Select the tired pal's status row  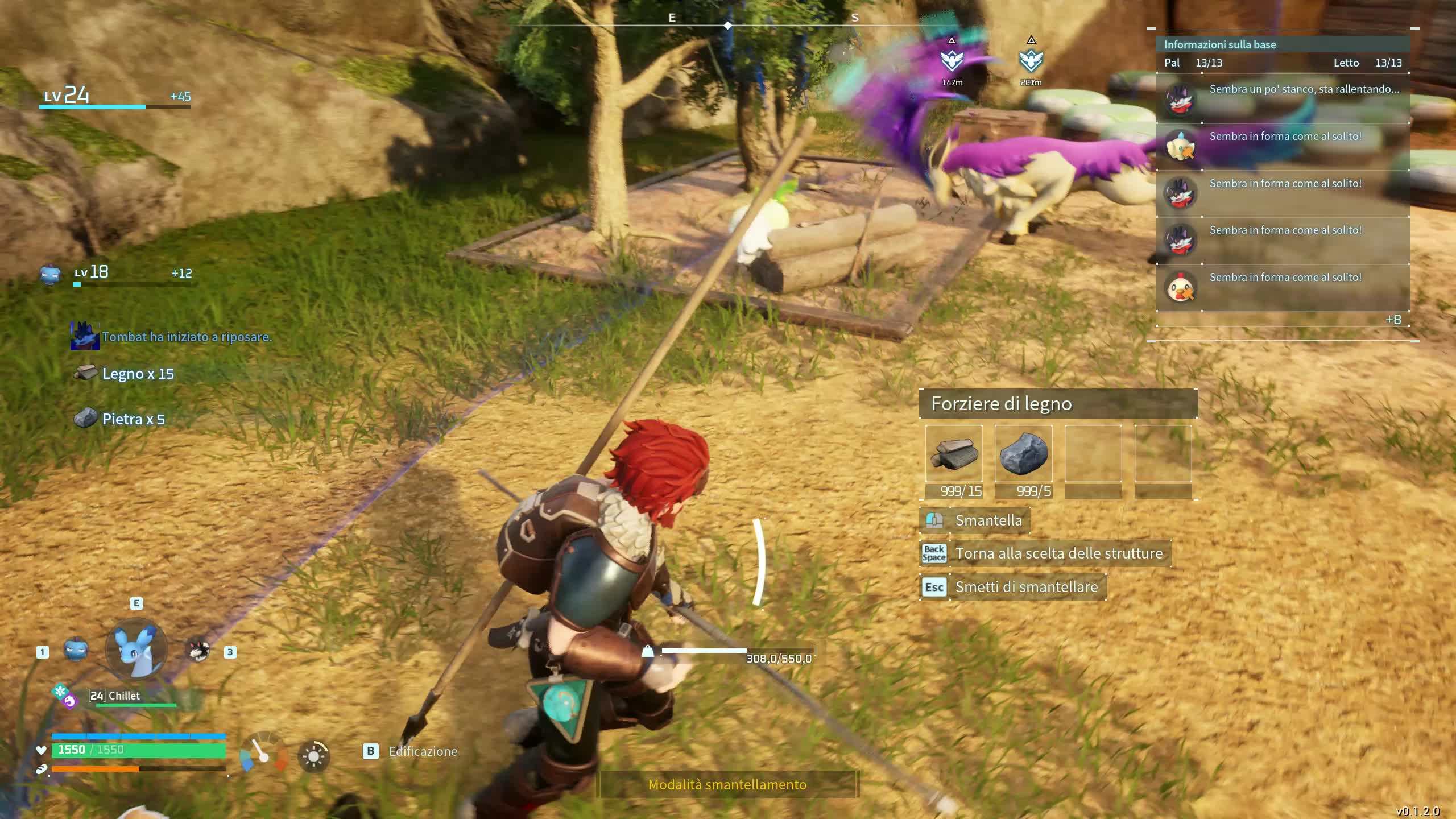pos(1283,99)
